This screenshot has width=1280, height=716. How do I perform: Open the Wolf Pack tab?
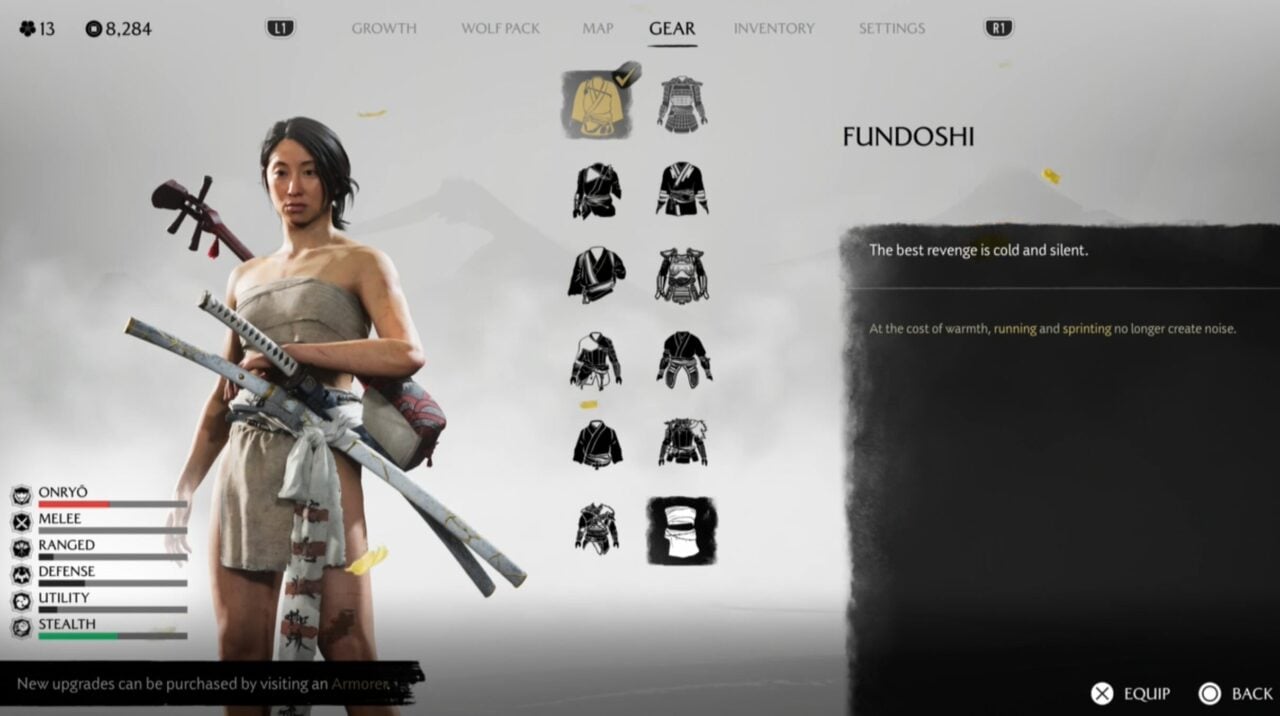pyautogui.click(x=500, y=29)
